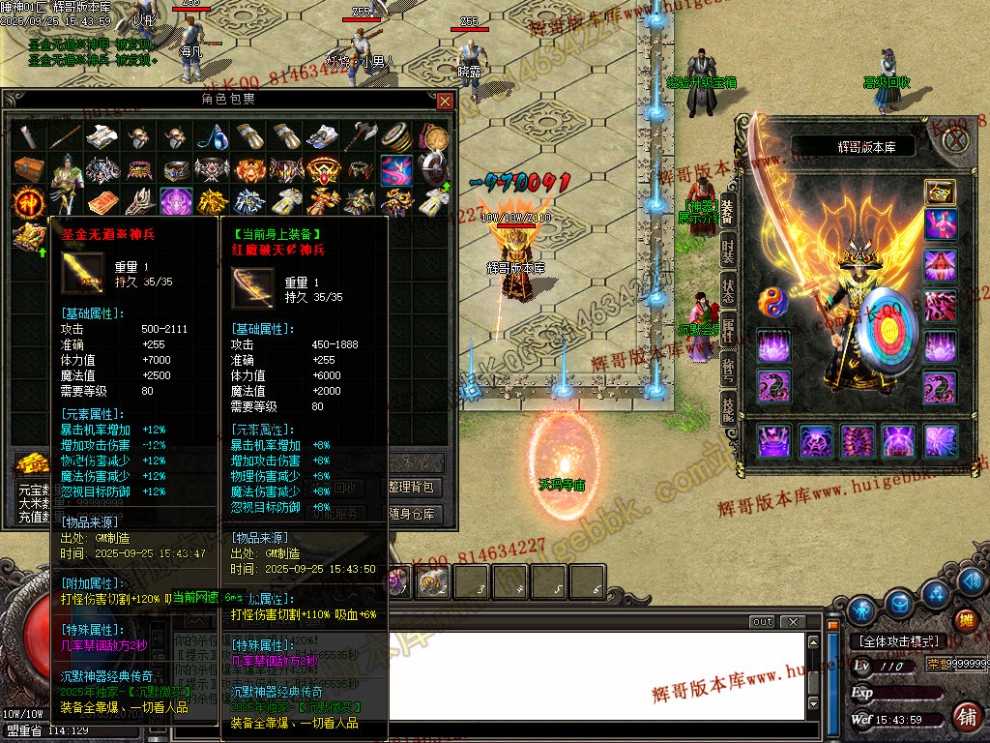Pick the blue gem necklace item
This screenshot has width=990, height=743.
pos(214,137)
